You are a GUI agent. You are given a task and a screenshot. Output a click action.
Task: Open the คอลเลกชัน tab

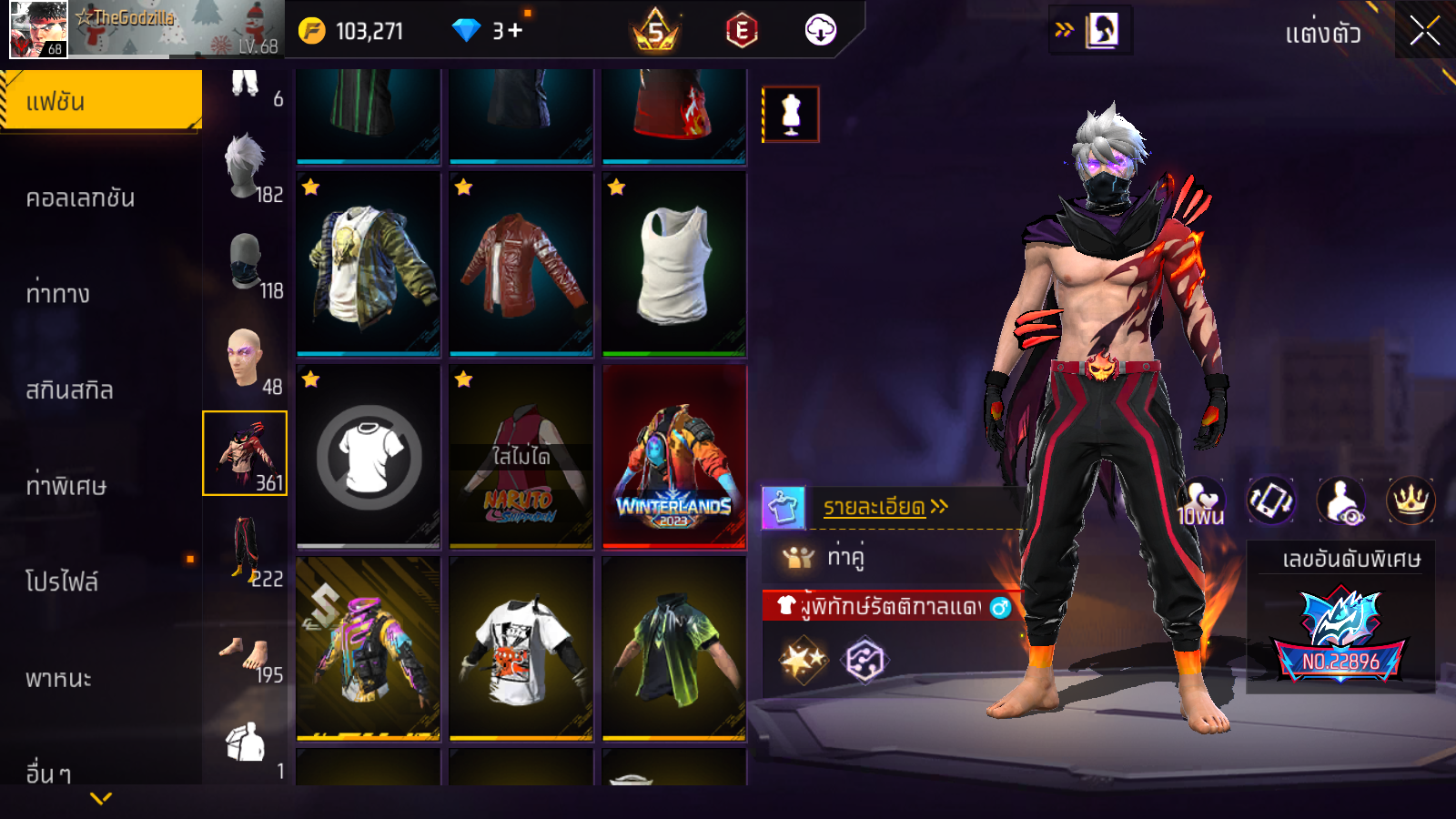pos(81,197)
